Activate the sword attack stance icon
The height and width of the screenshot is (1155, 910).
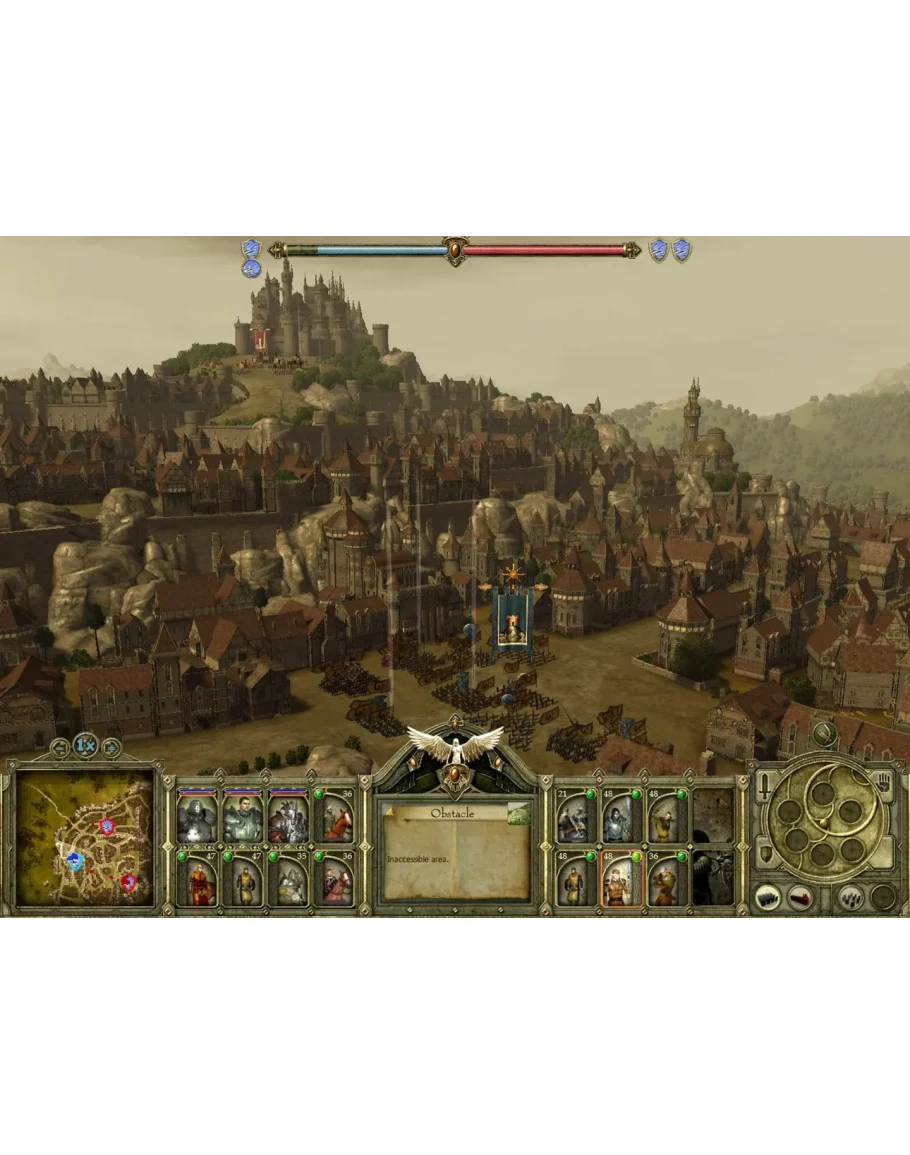[x=765, y=788]
